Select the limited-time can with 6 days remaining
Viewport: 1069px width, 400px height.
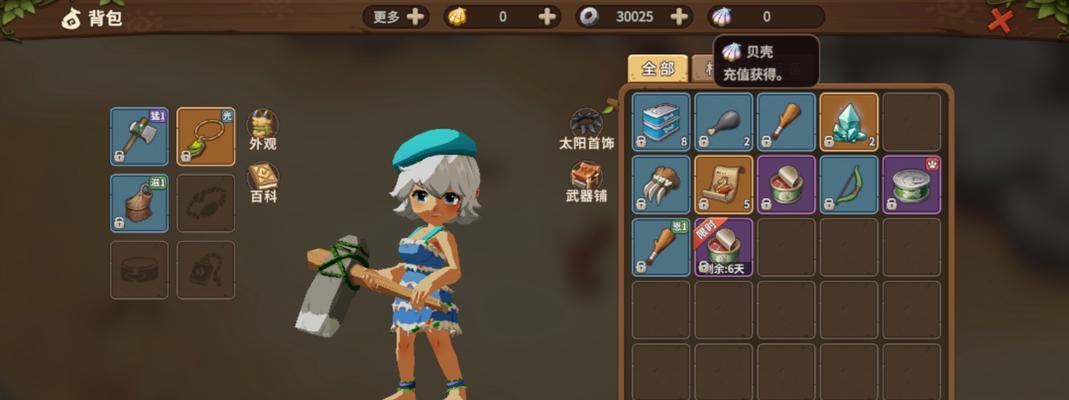(723, 247)
